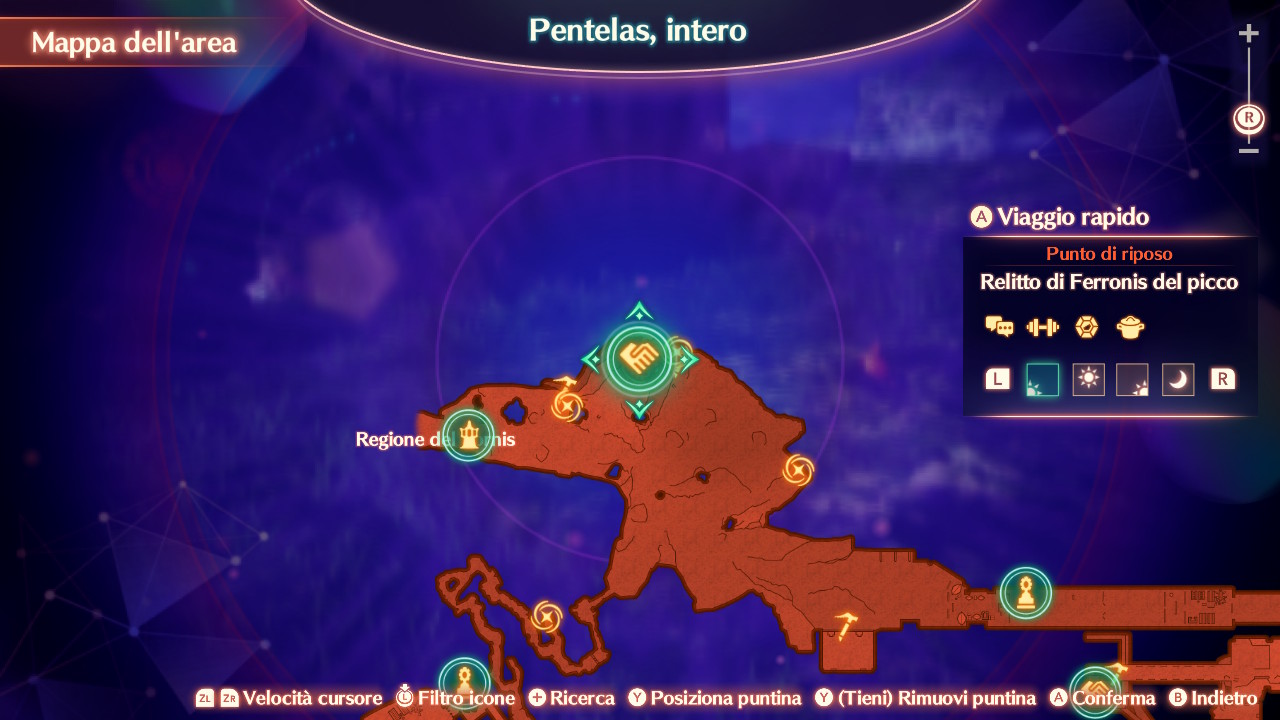Pick the dusk time-of-day option

pyautogui.click(x=1132, y=379)
